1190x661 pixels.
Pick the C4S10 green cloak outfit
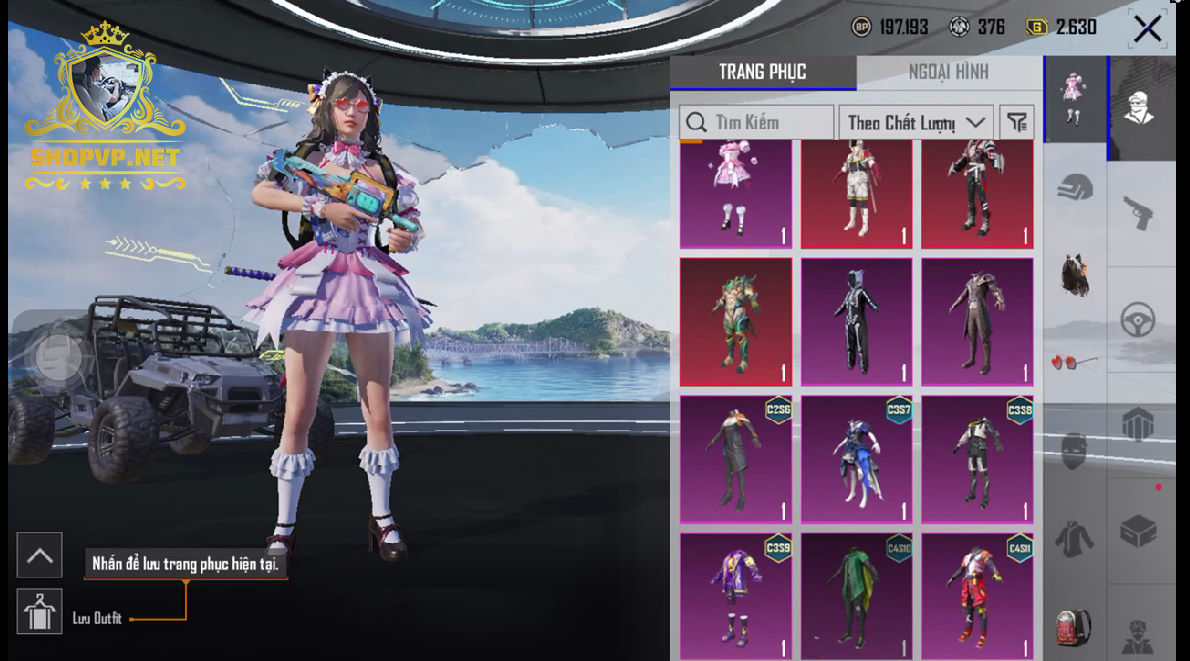pos(856,595)
